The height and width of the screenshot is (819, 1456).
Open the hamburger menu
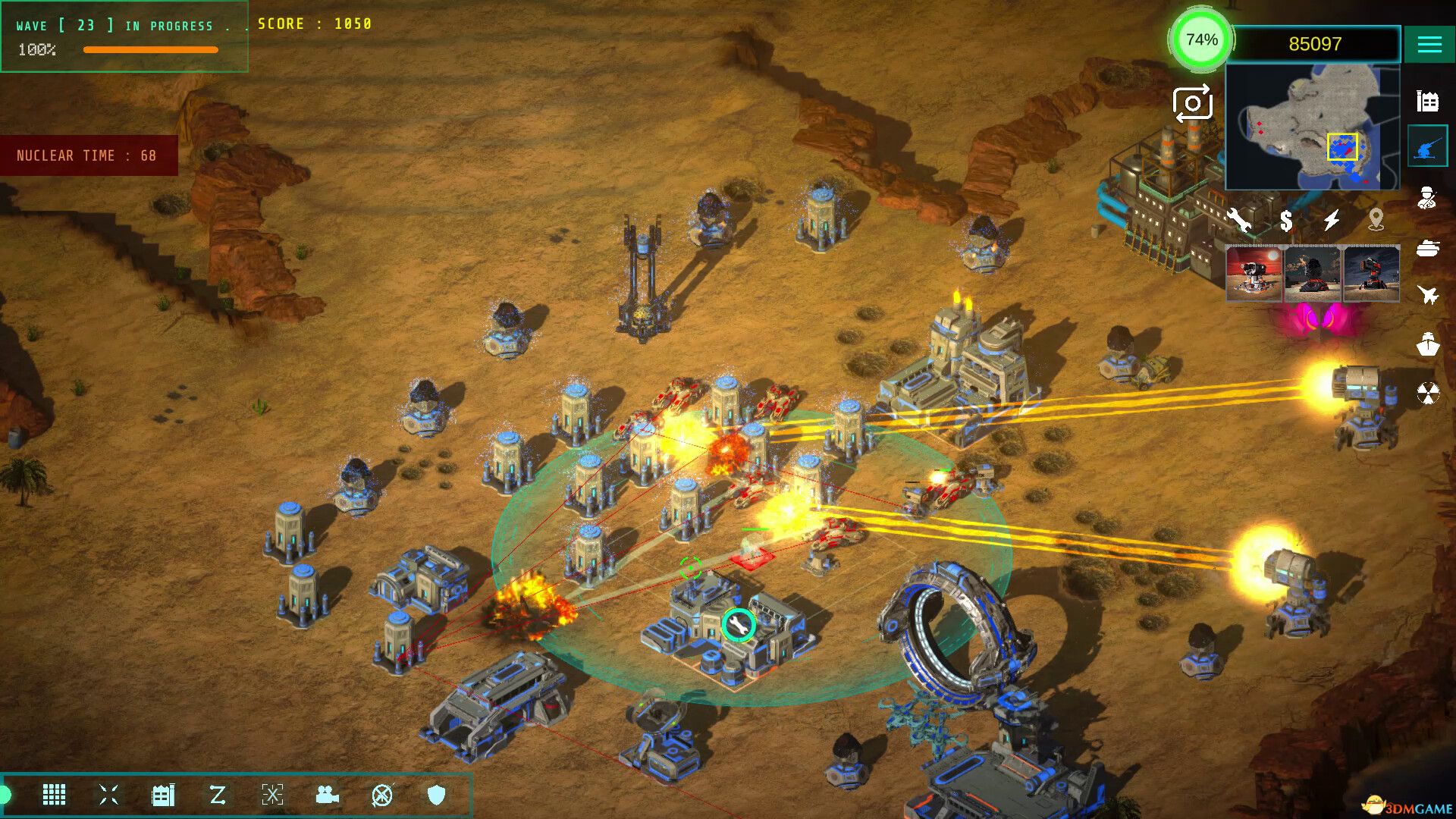1429,45
